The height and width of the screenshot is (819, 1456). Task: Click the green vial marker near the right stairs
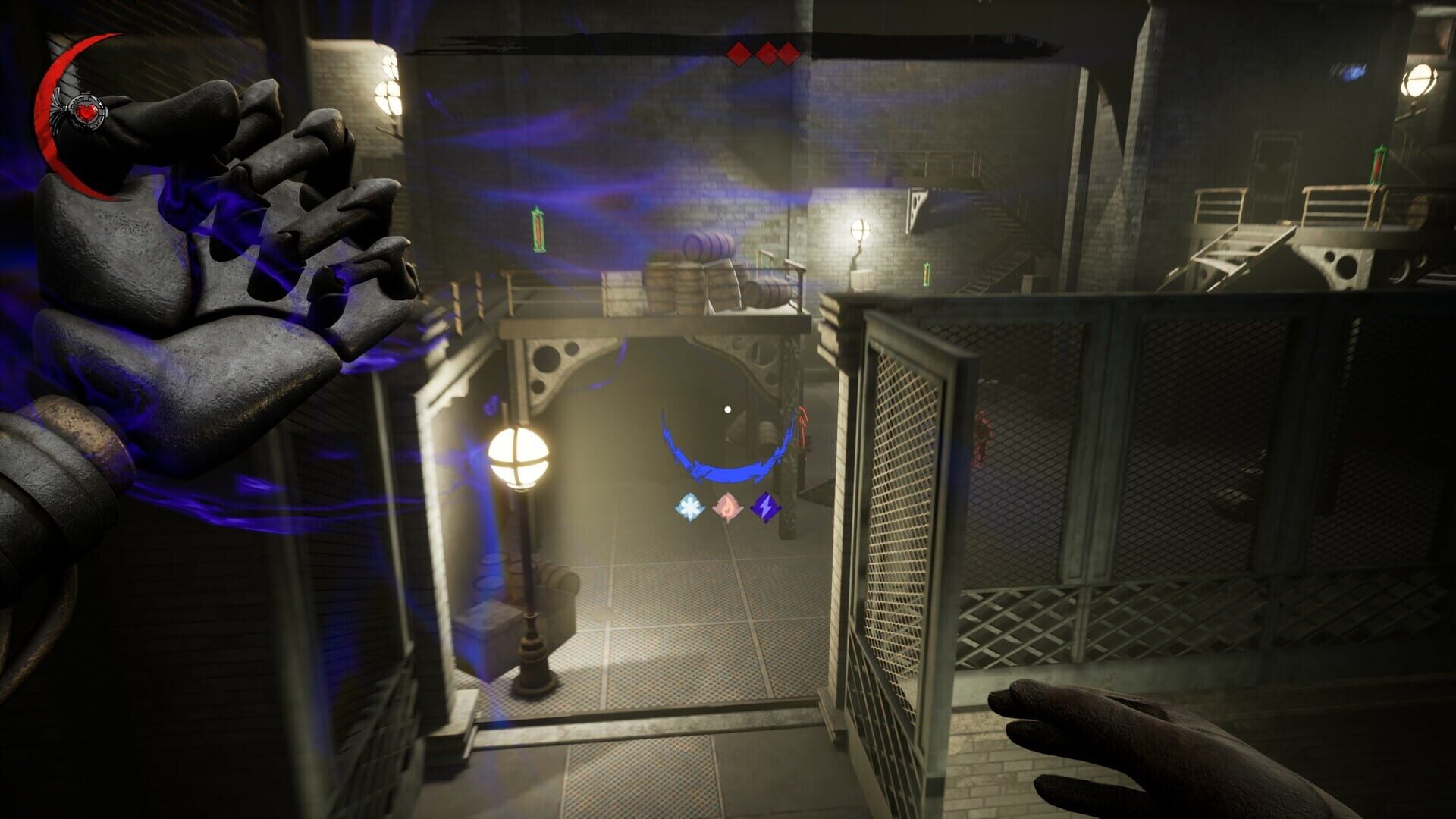pyautogui.click(x=927, y=271)
